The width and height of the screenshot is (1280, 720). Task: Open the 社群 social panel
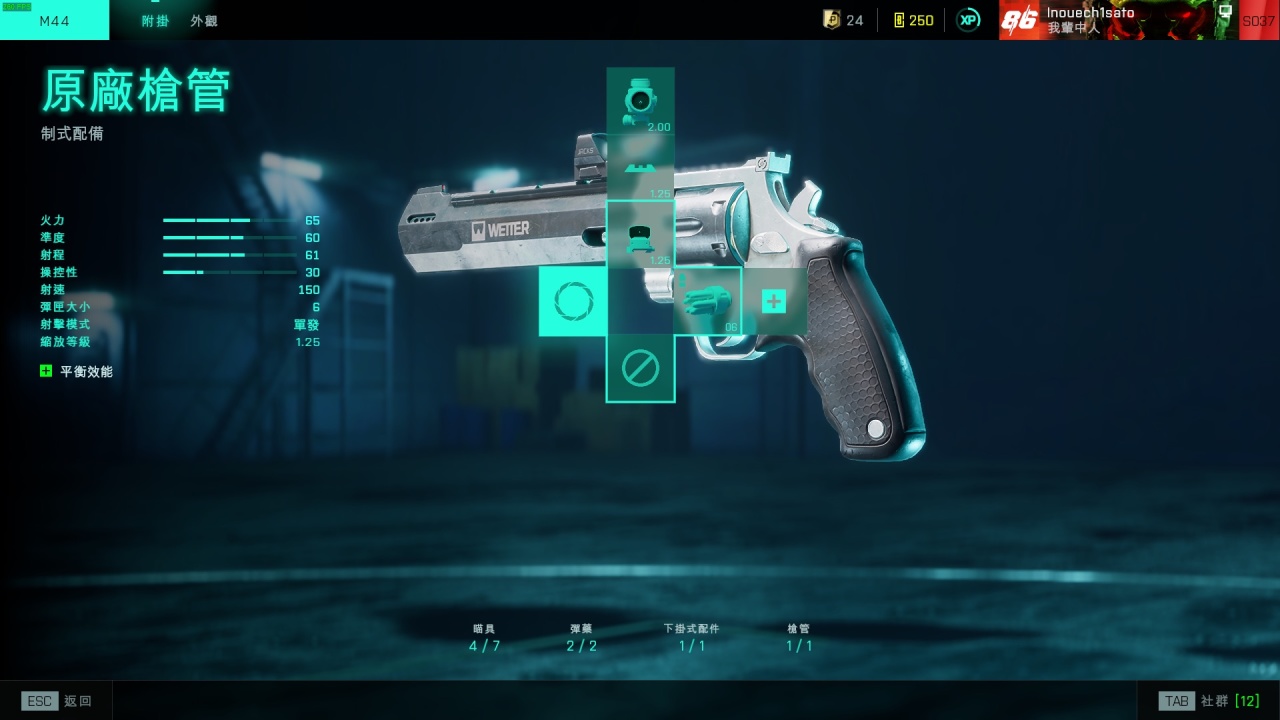[x=1209, y=701]
